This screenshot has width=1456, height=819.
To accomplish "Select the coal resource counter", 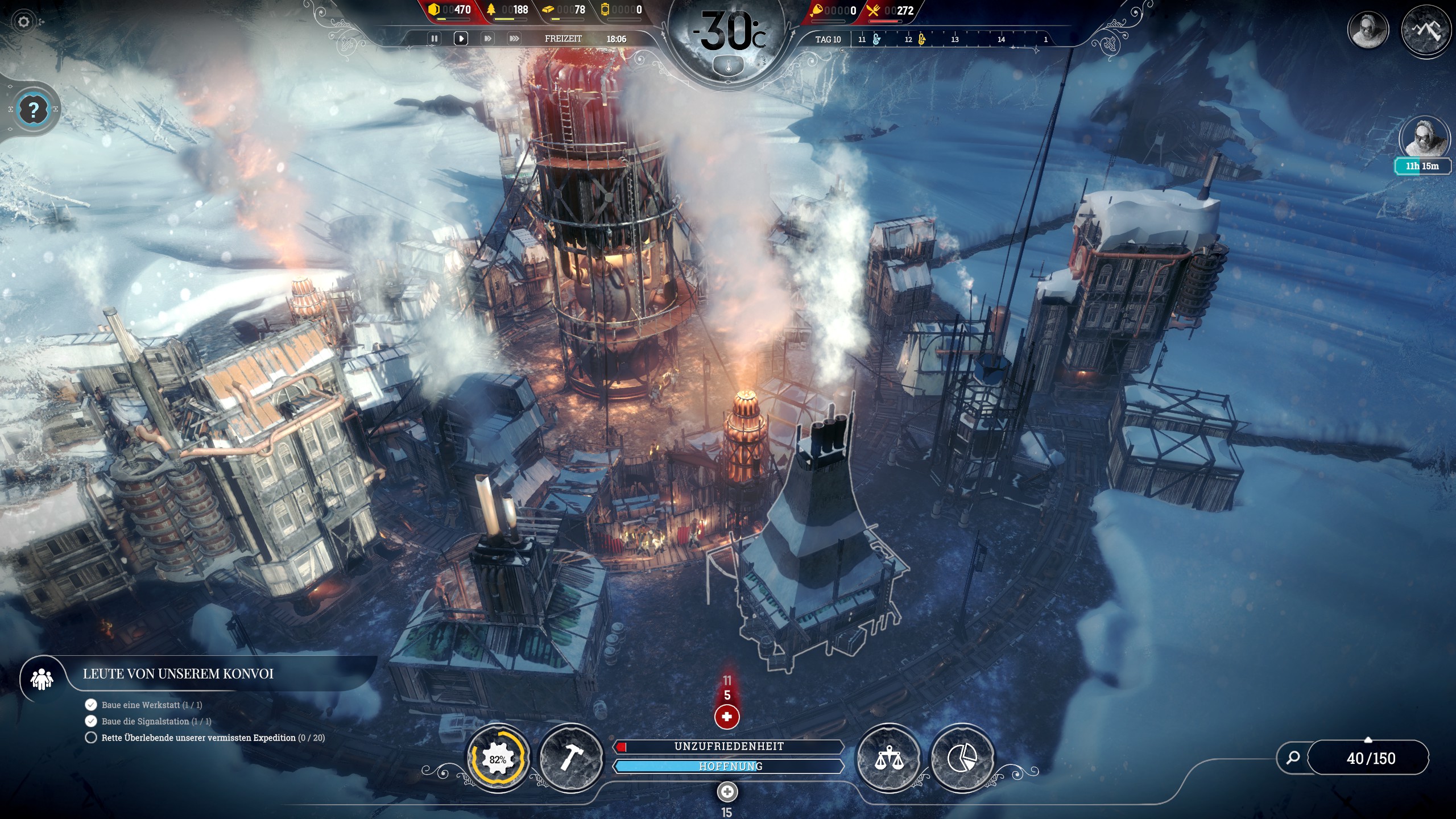I will click(x=450, y=10).
